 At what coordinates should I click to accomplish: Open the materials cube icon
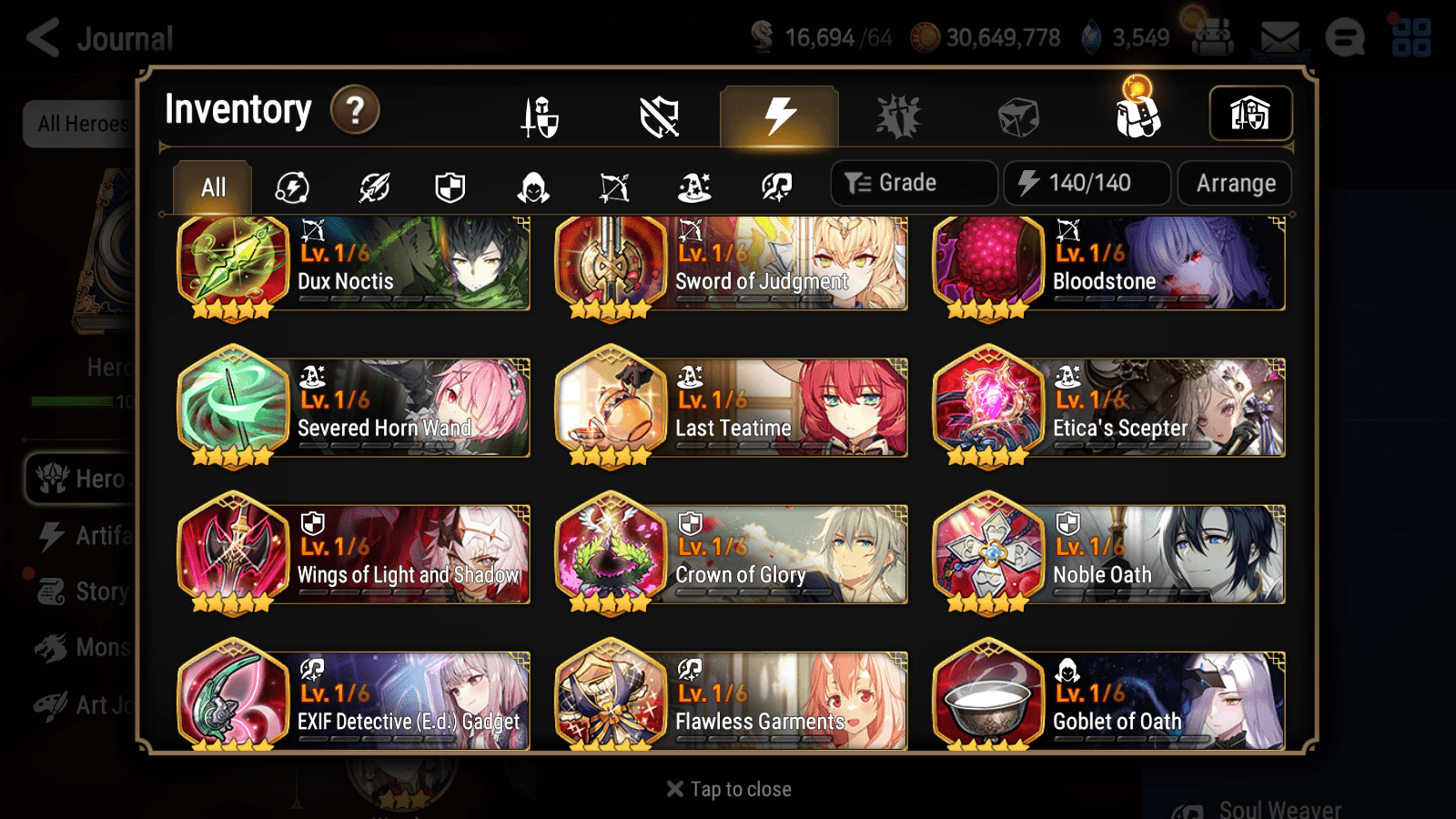click(1017, 115)
